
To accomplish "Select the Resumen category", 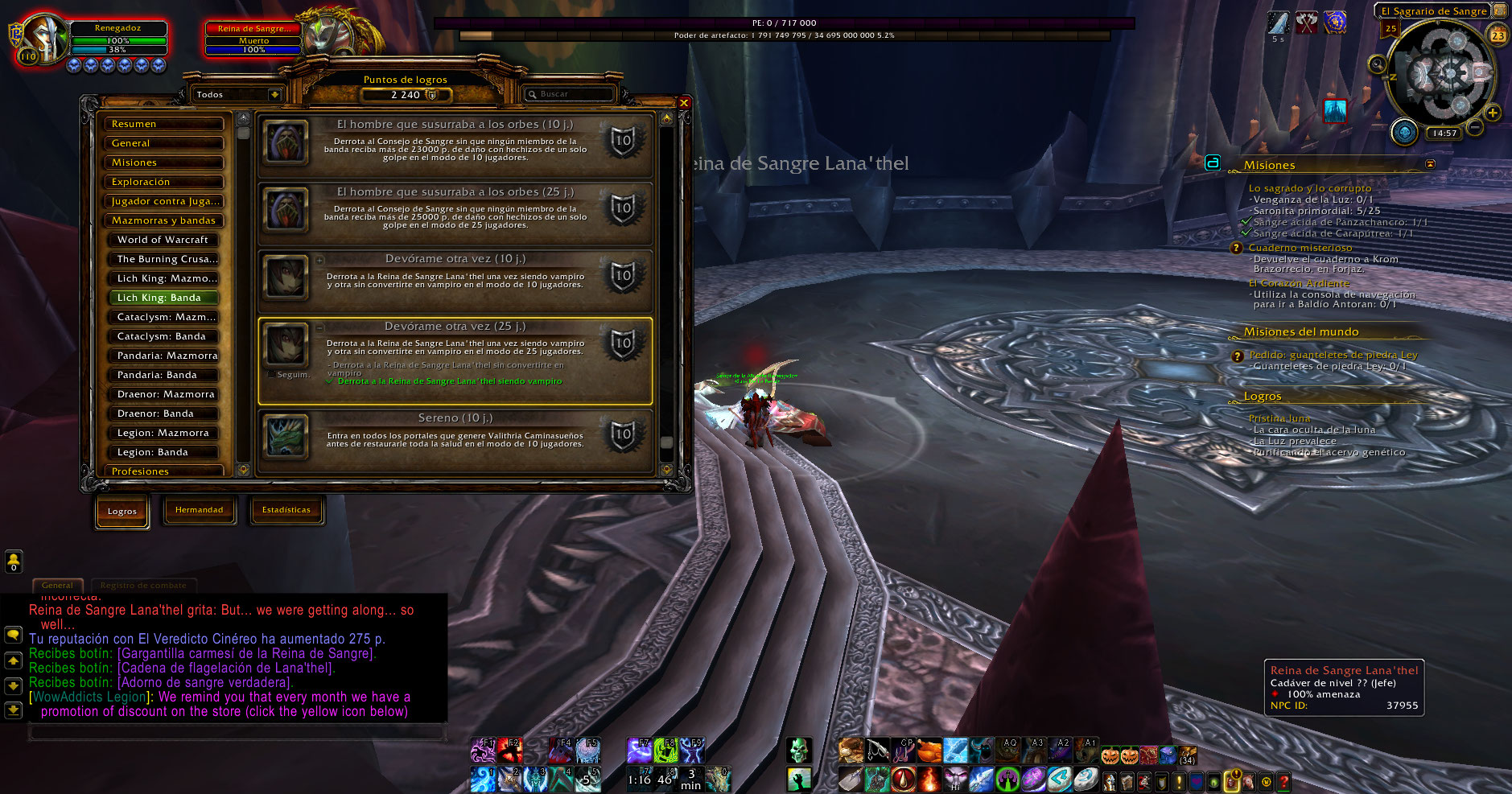I will coord(163,124).
